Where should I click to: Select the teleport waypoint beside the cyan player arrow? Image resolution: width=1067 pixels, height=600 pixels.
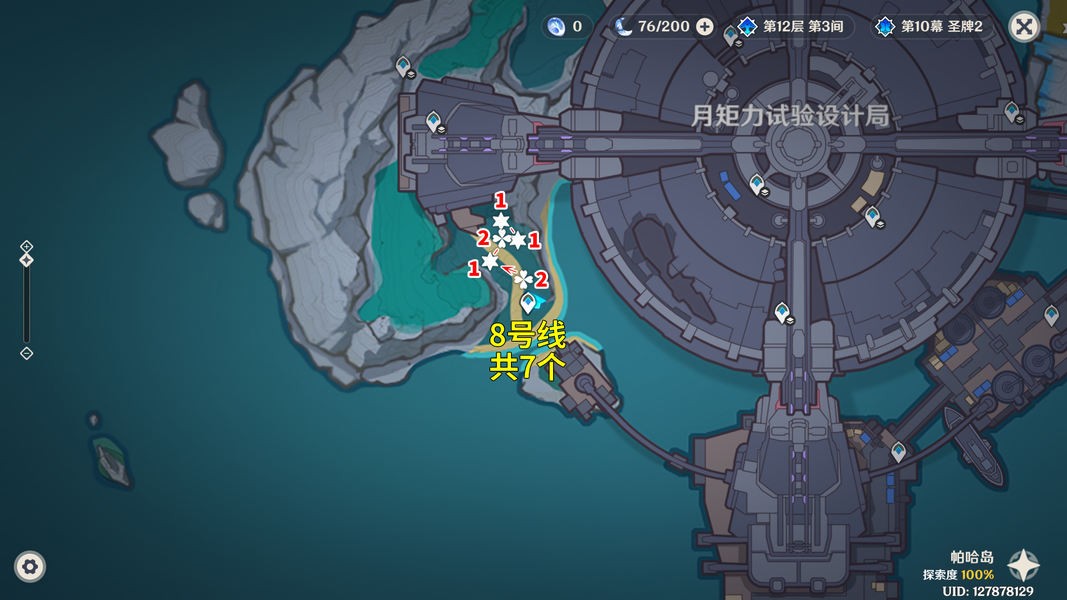527,304
